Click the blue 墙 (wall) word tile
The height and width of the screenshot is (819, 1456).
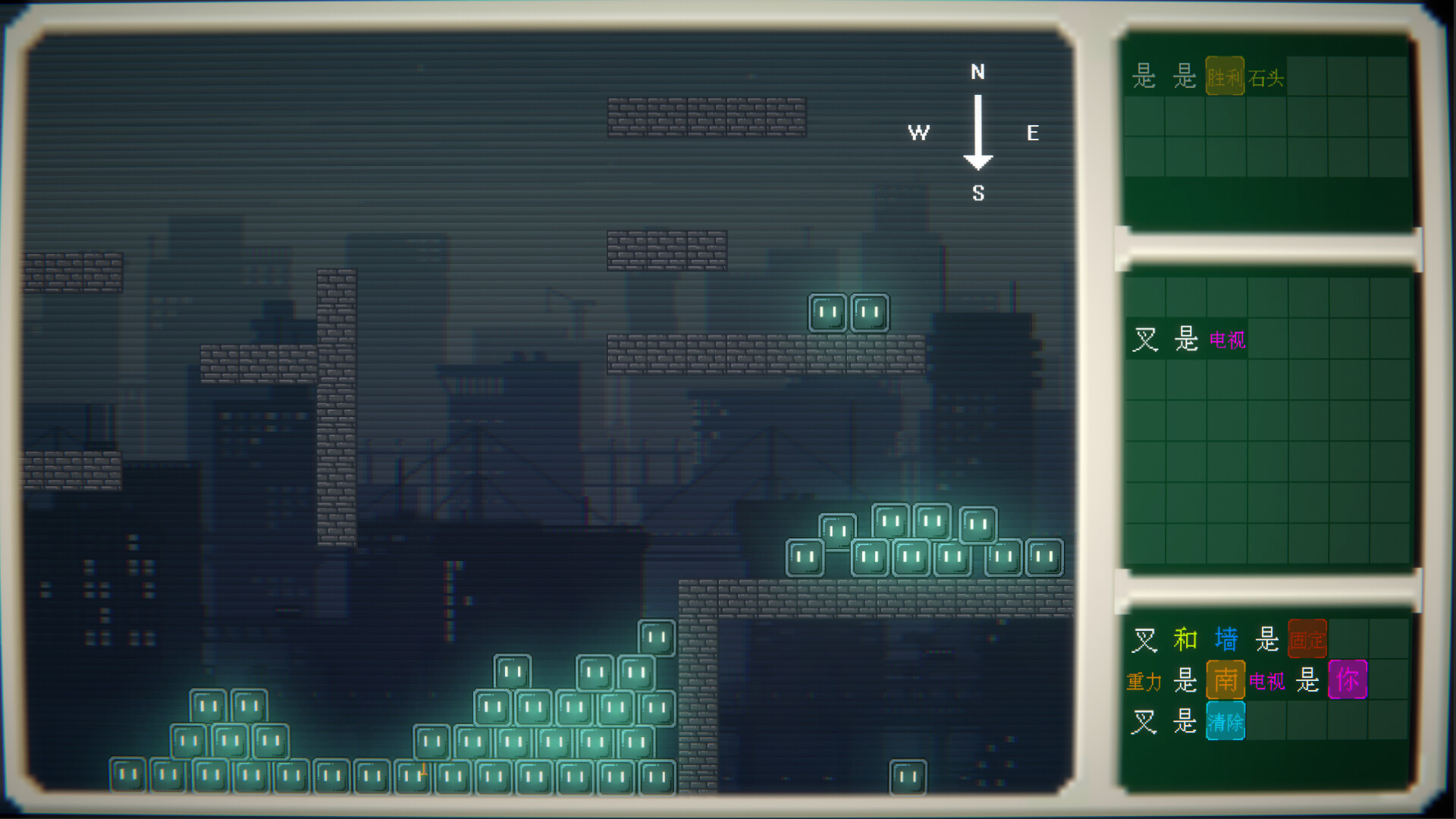tap(1226, 639)
